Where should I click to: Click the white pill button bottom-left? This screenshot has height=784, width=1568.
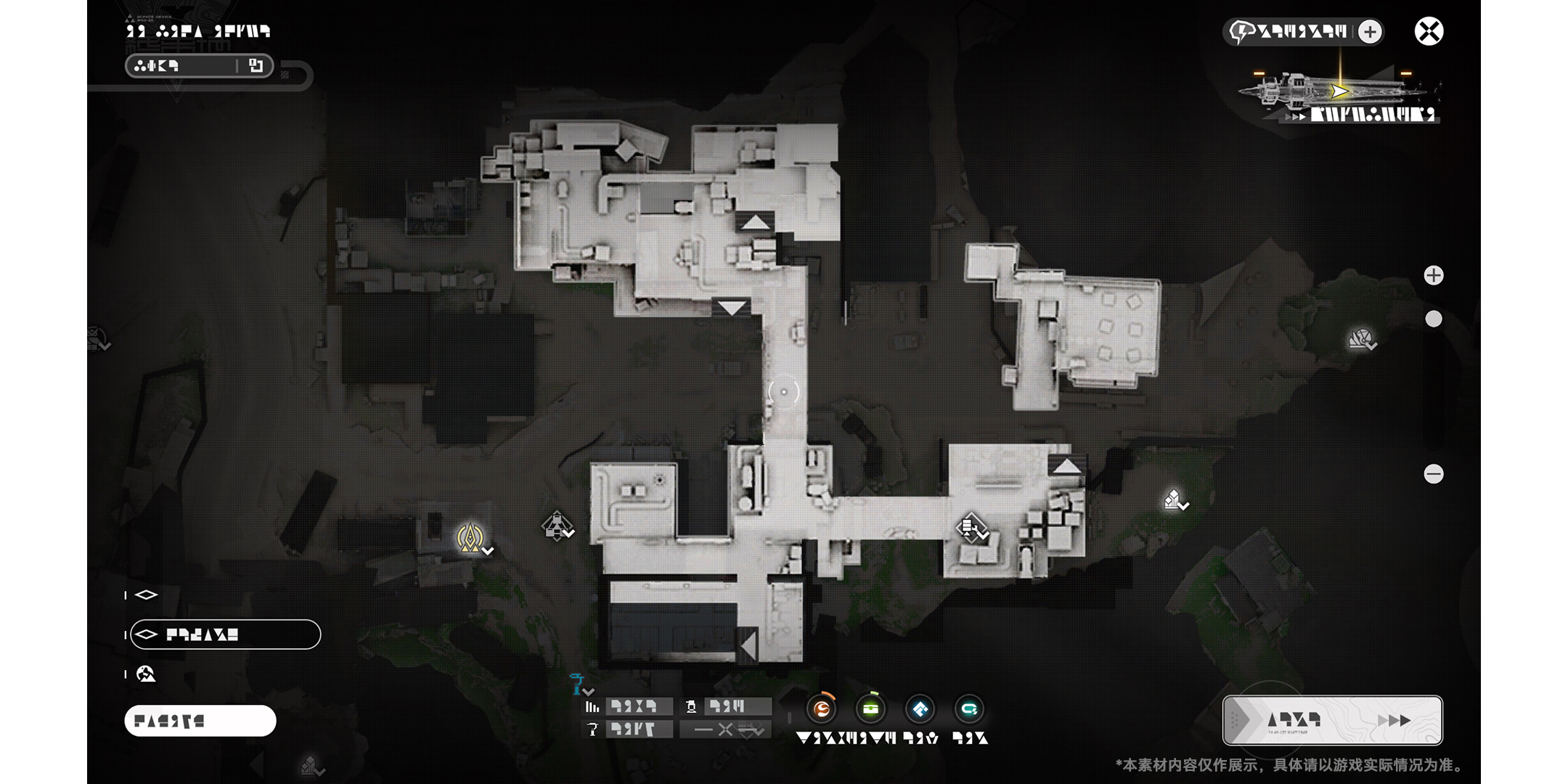(x=200, y=721)
